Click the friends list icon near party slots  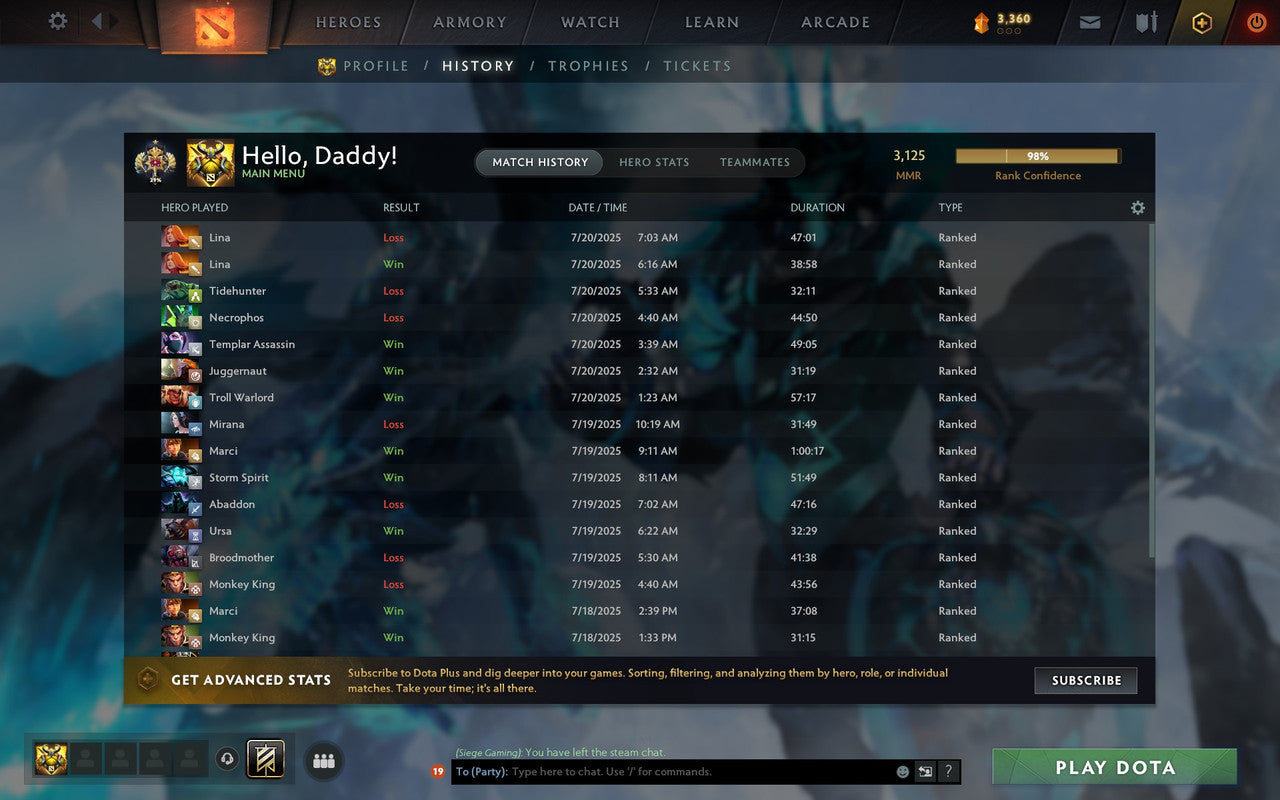(x=323, y=760)
